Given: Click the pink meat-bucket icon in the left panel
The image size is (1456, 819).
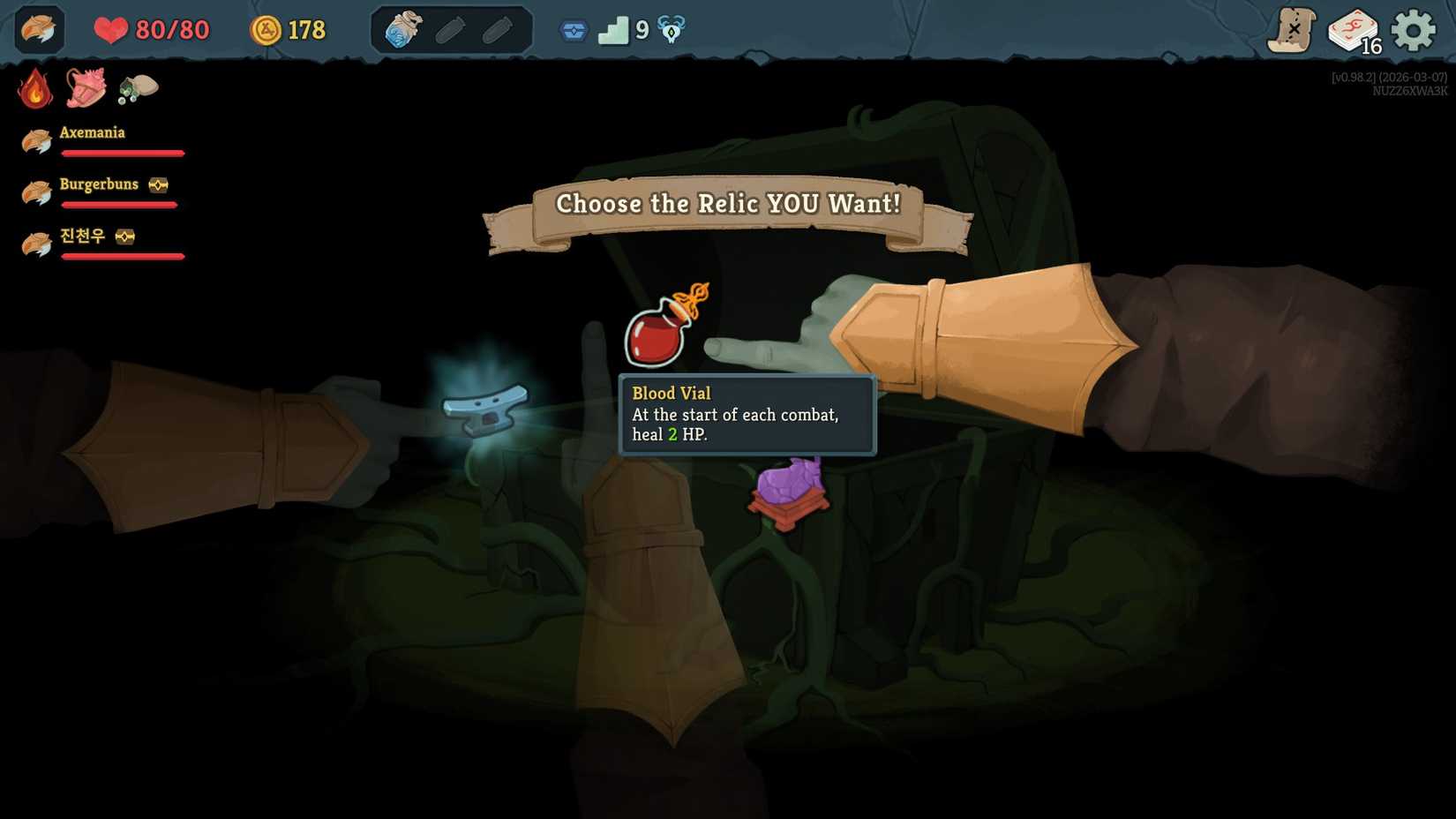Looking at the screenshot, I should [x=86, y=87].
